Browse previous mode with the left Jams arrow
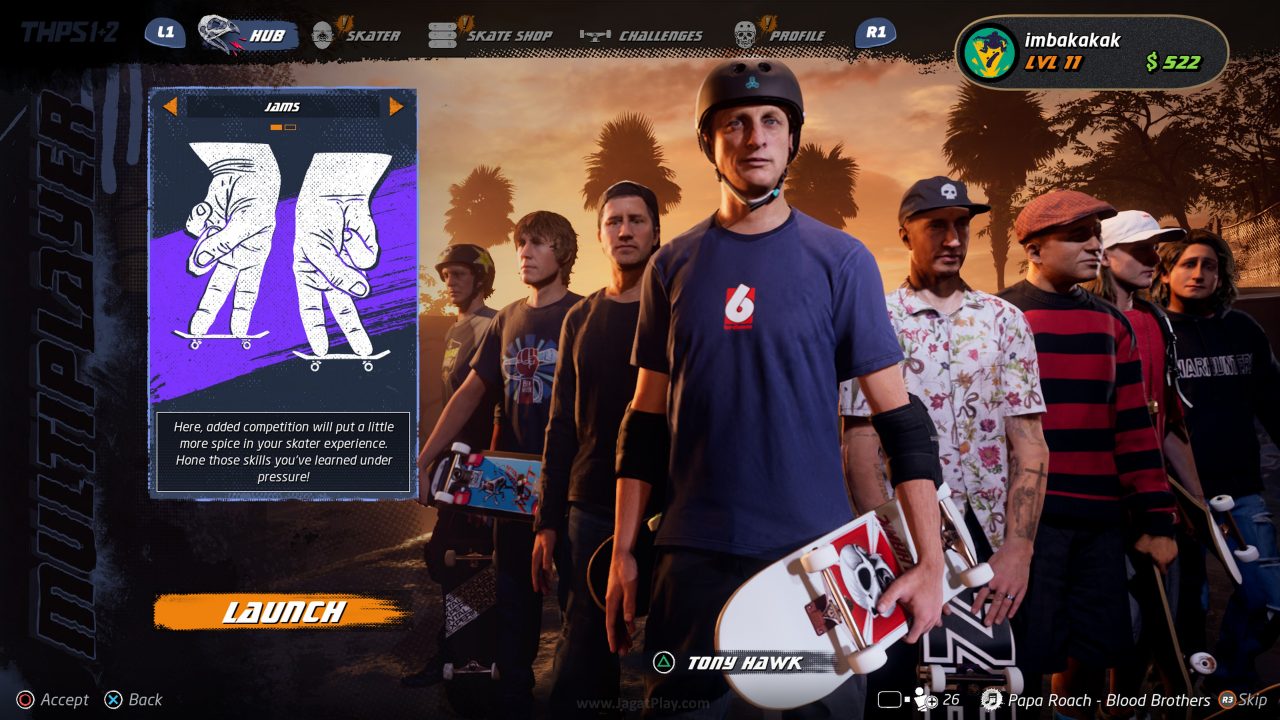This screenshot has width=1280, height=720. [x=169, y=106]
